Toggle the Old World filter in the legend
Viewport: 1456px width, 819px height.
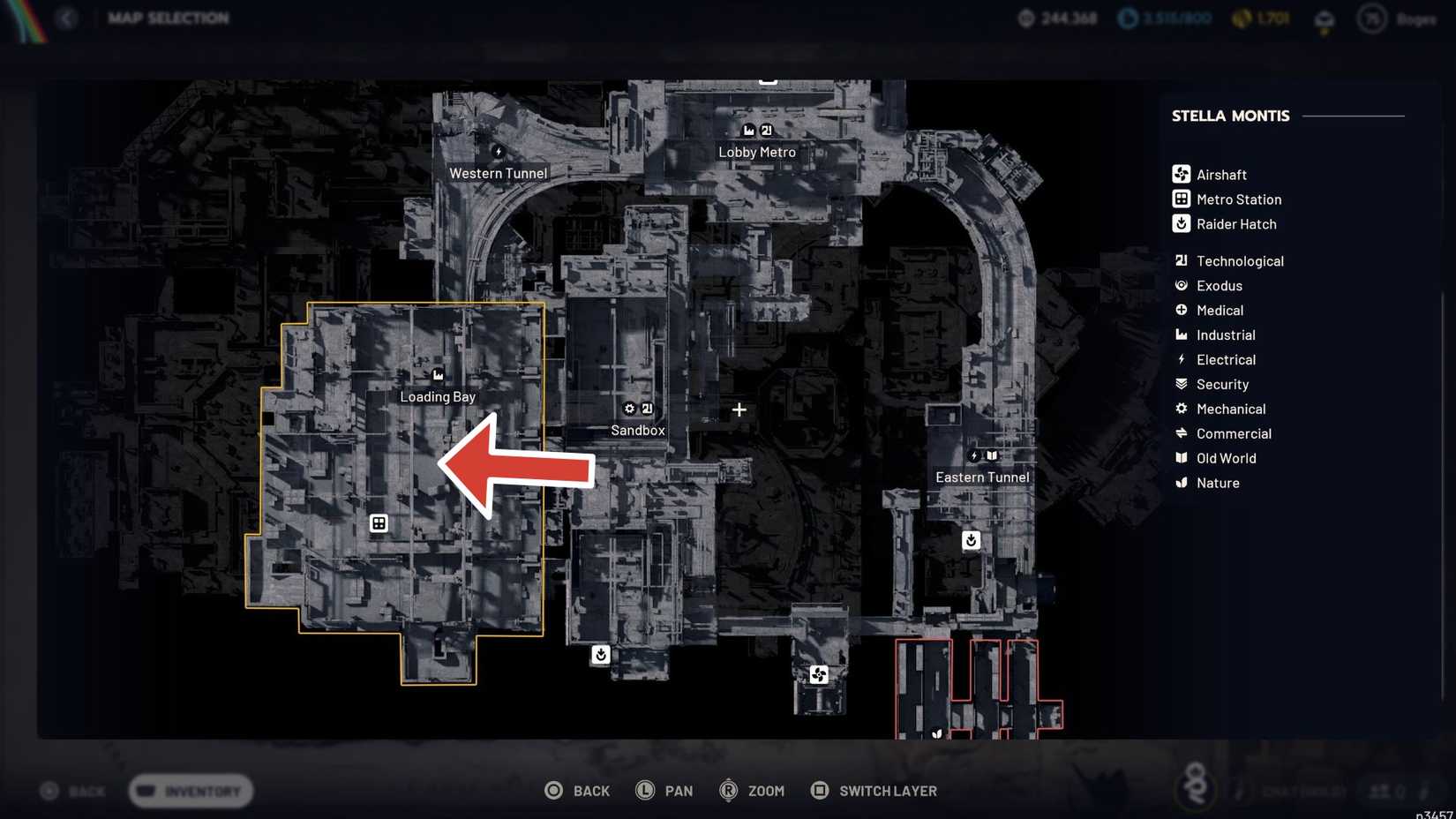(1226, 458)
